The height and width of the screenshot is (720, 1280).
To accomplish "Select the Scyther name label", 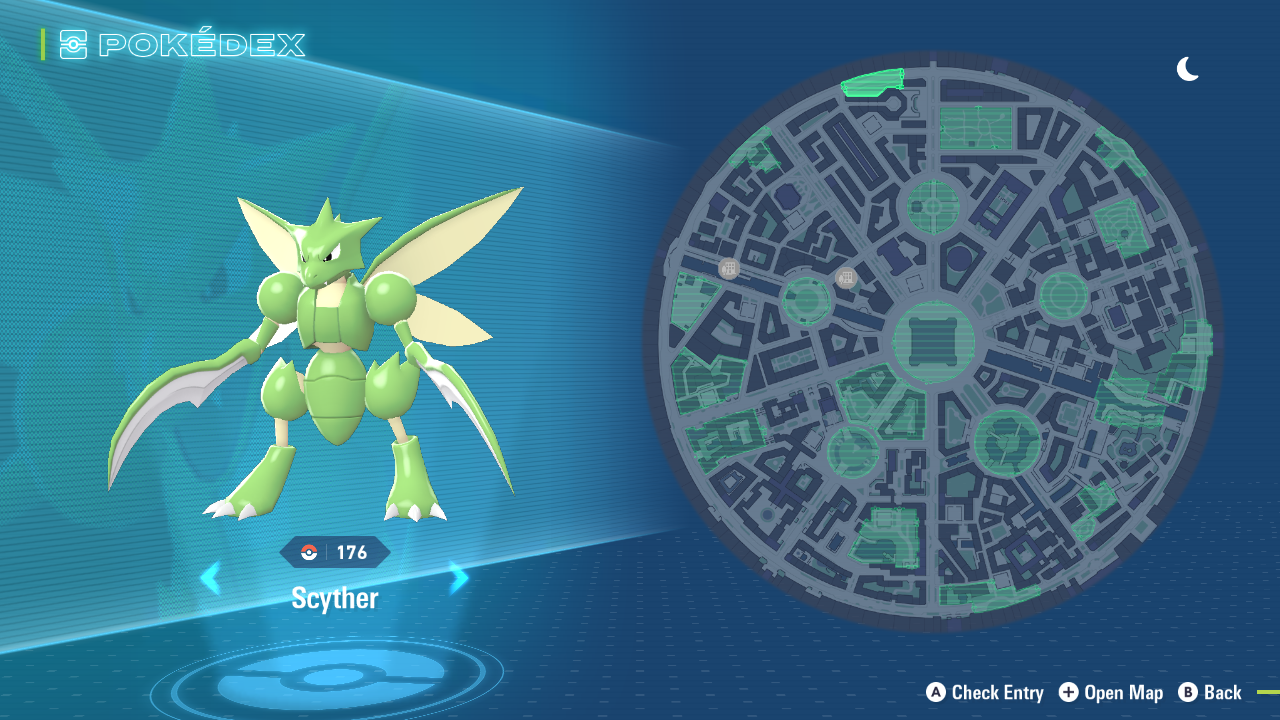I will point(333,598).
